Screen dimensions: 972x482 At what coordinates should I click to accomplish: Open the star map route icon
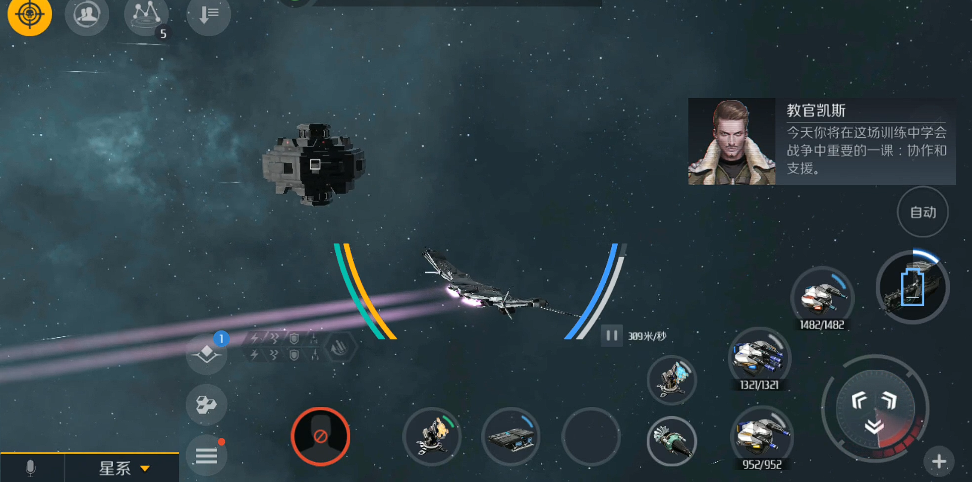pos(146,15)
